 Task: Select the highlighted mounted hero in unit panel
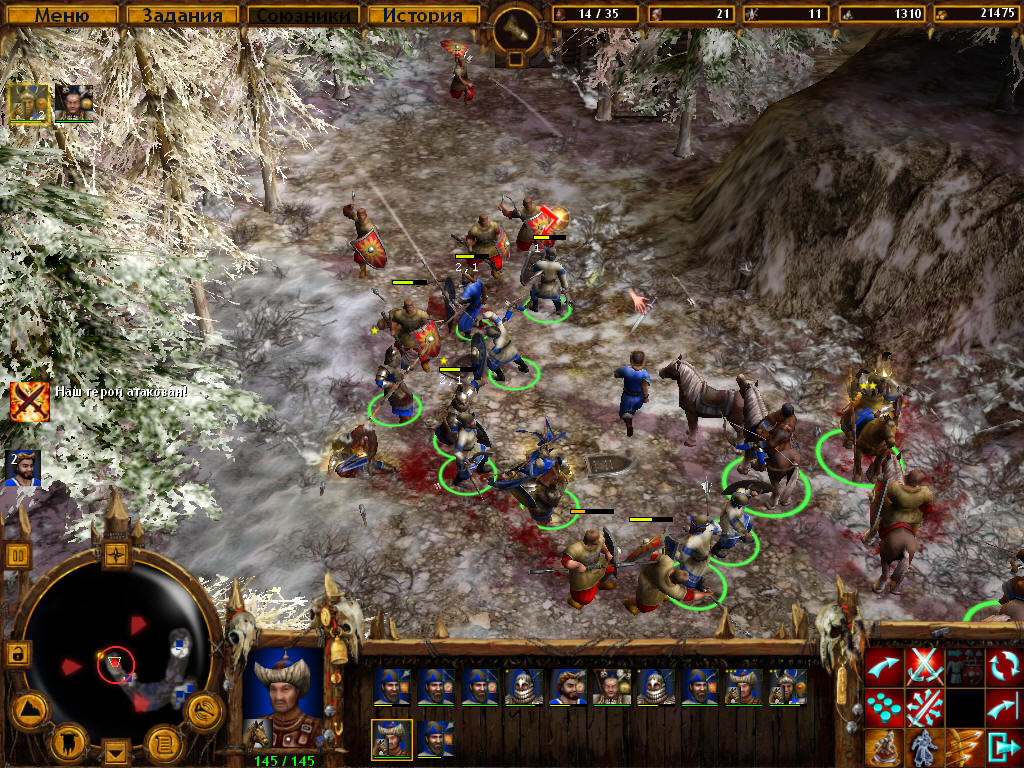point(391,739)
